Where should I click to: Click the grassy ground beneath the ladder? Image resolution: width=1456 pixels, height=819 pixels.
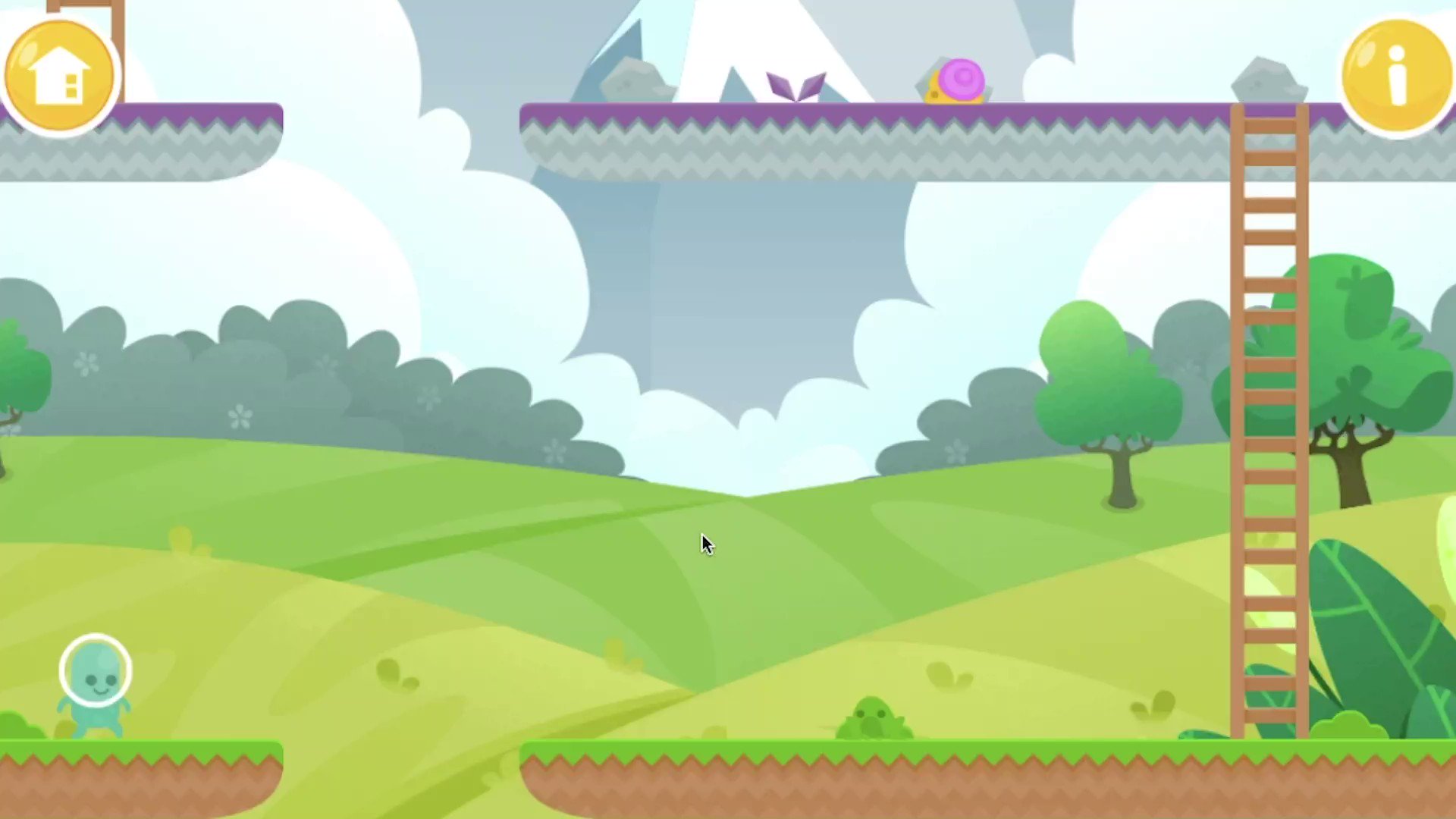[x=1268, y=747]
